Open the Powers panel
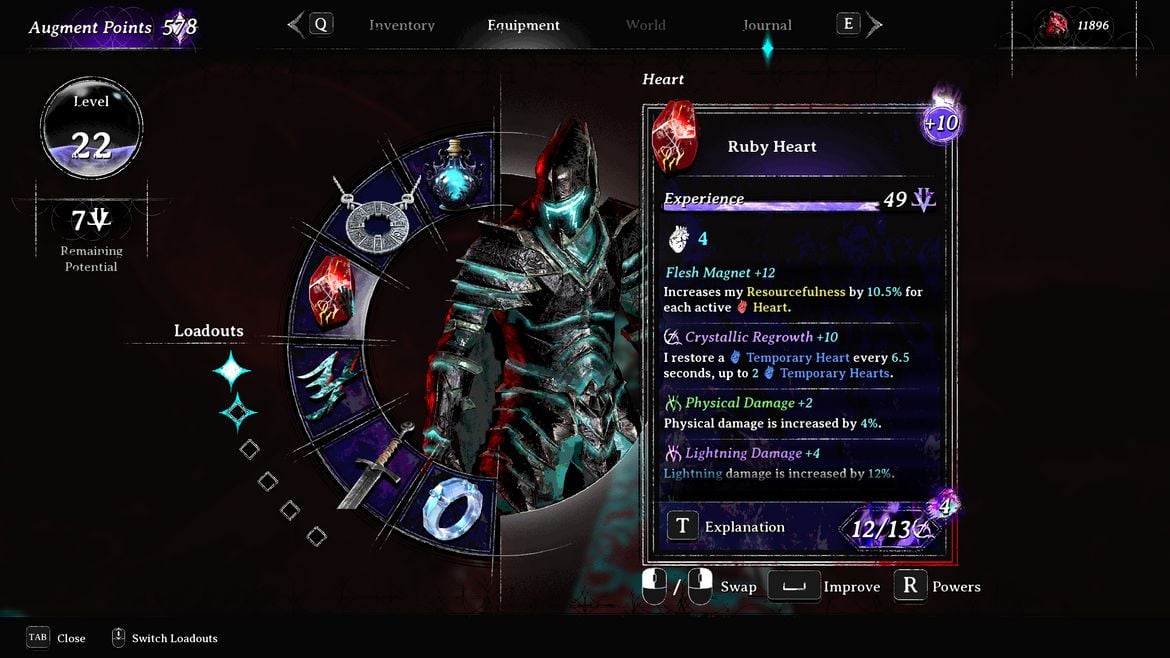 click(x=910, y=586)
